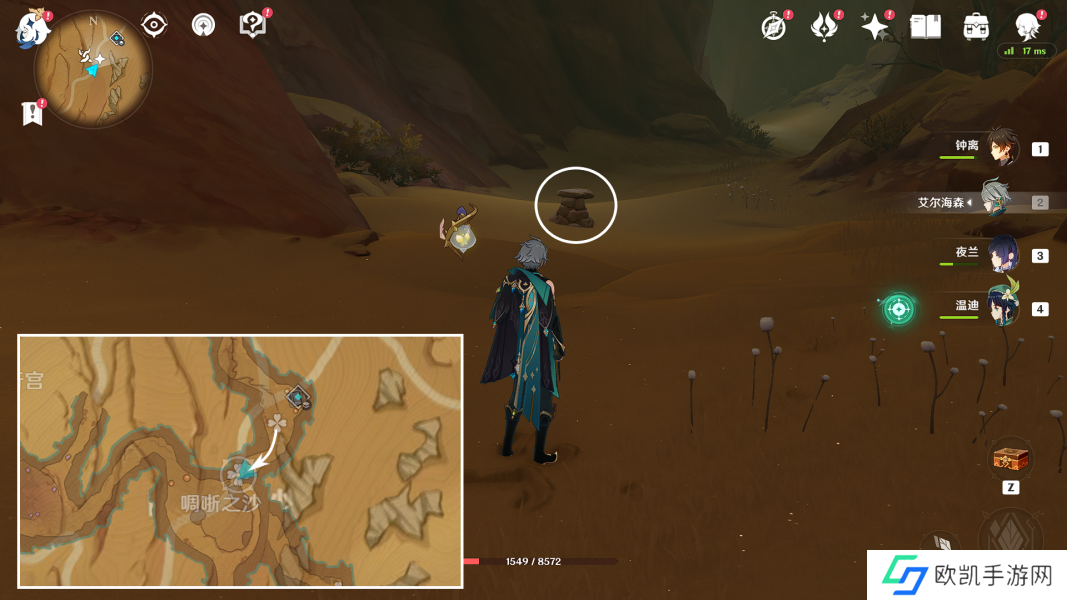Open the adventurer handbook book icon
The height and width of the screenshot is (600, 1067).
coord(926,27)
